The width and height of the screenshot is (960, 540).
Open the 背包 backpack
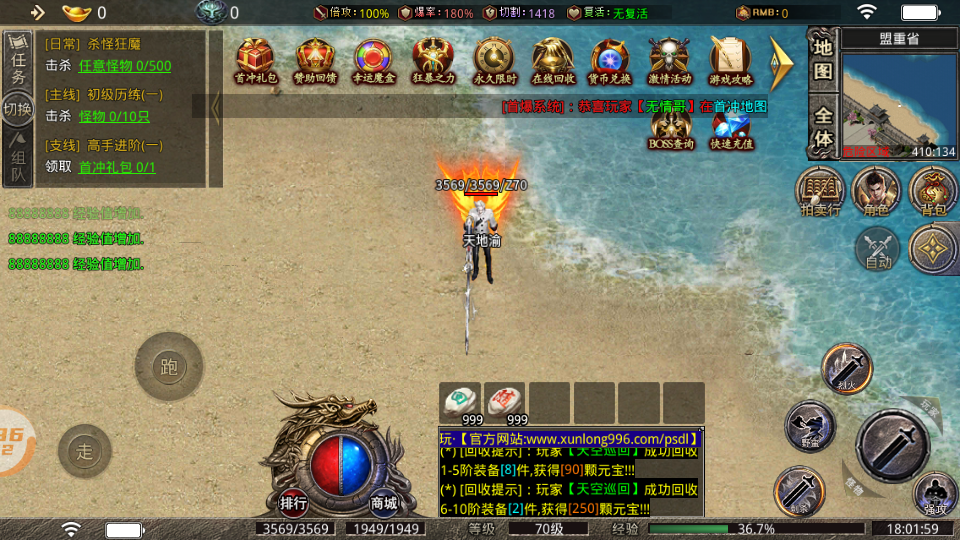(x=933, y=191)
